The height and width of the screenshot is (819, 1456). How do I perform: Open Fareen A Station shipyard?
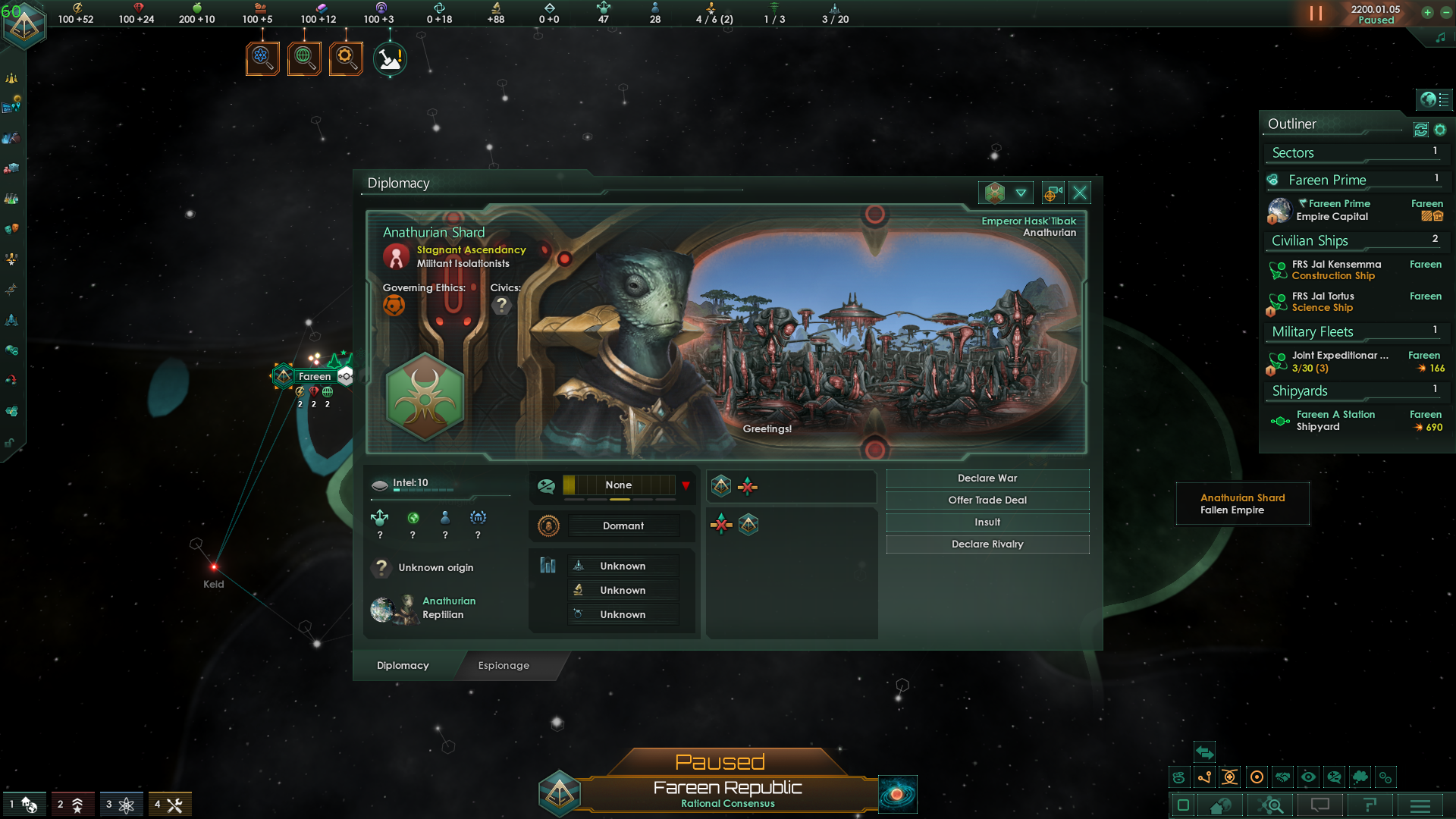coord(1335,420)
